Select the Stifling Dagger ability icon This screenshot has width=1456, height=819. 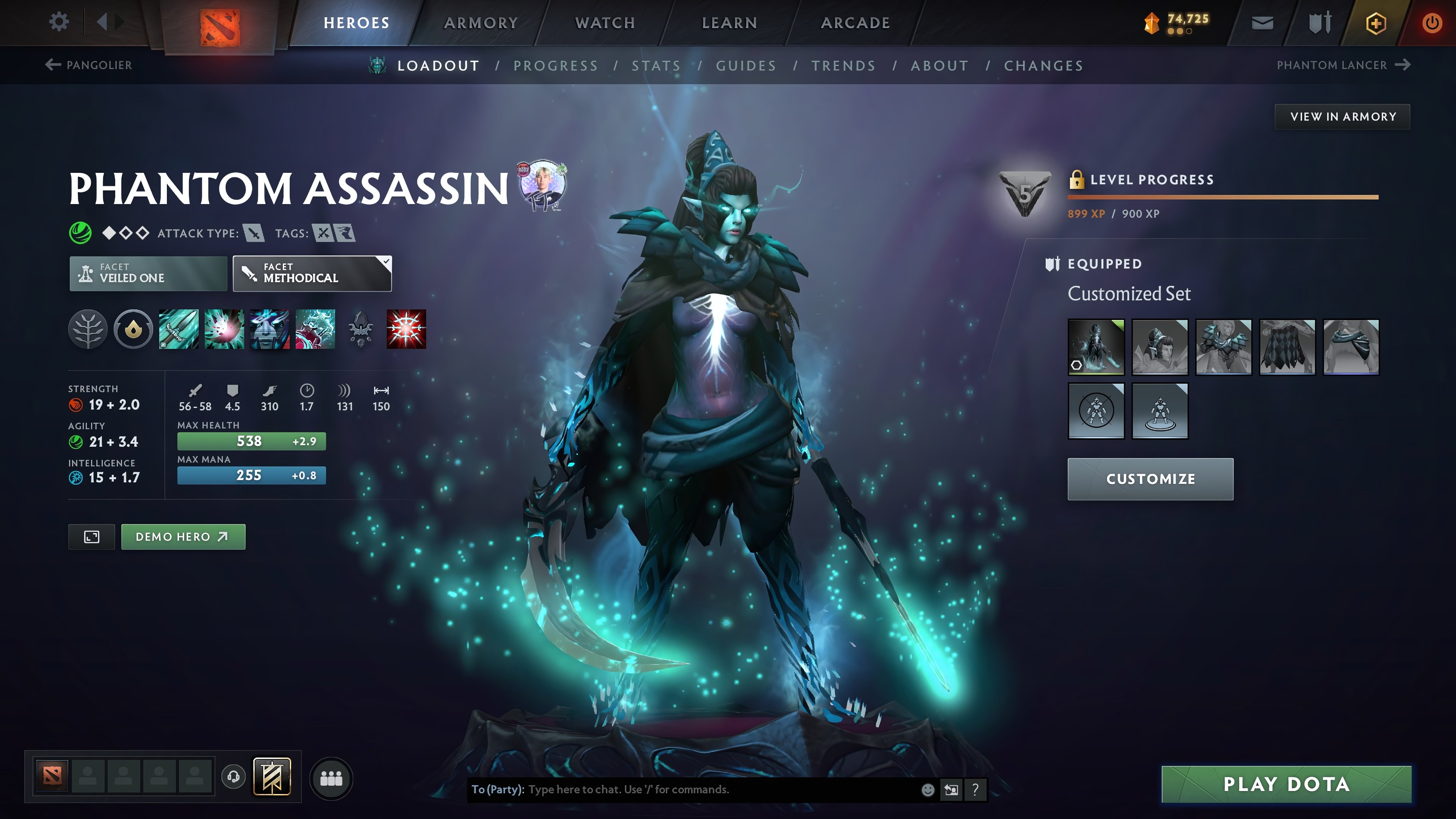[x=179, y=329]
